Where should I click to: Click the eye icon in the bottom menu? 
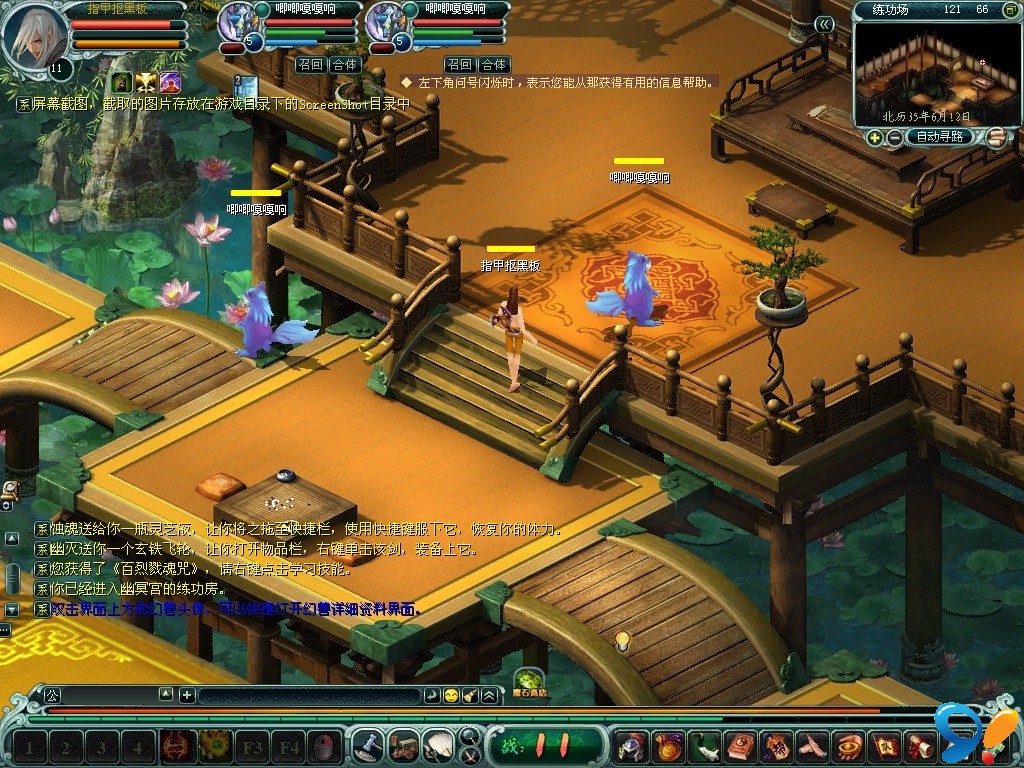tap(849, 746)
